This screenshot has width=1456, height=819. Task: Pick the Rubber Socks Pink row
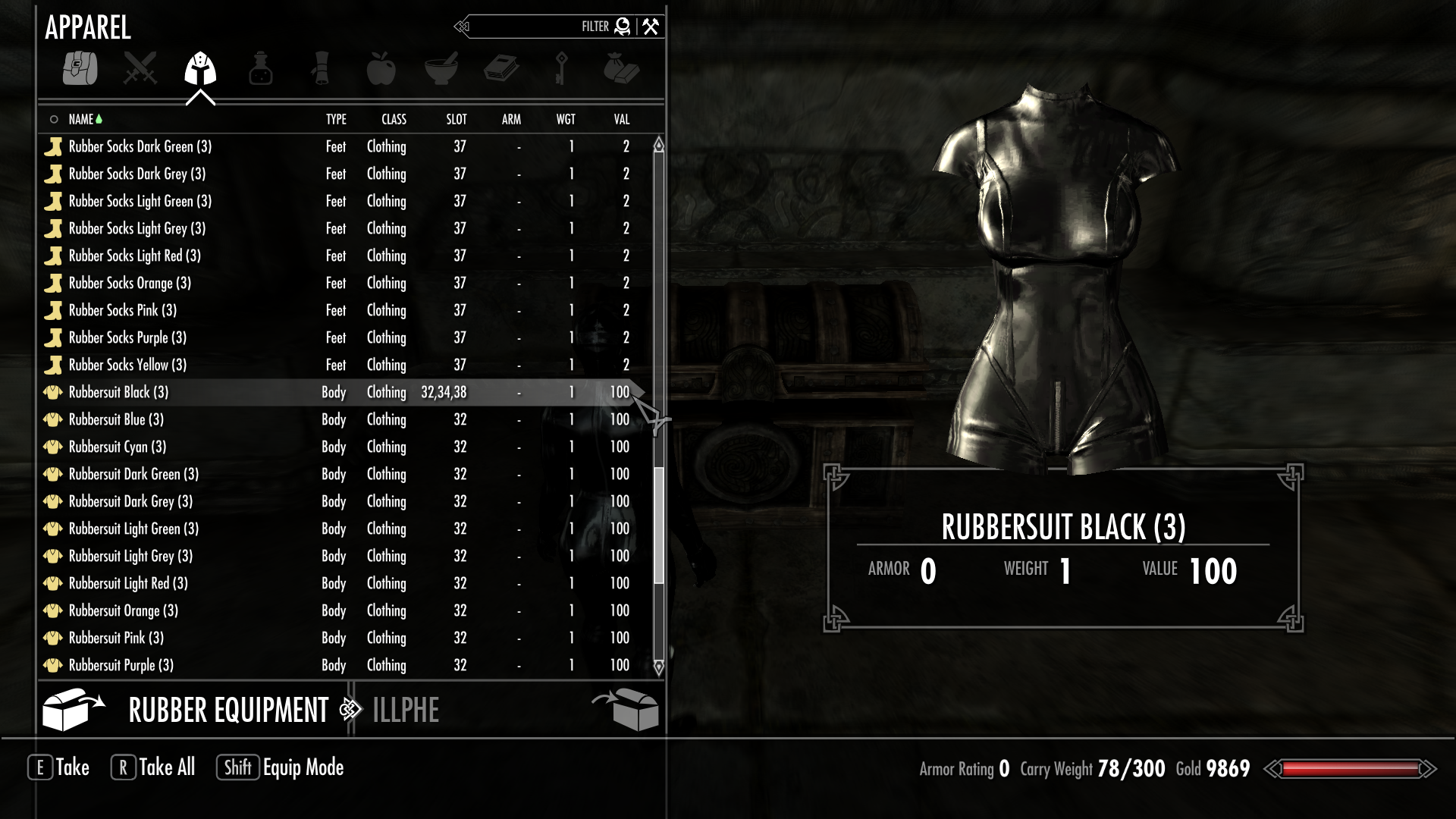point(123,310)
